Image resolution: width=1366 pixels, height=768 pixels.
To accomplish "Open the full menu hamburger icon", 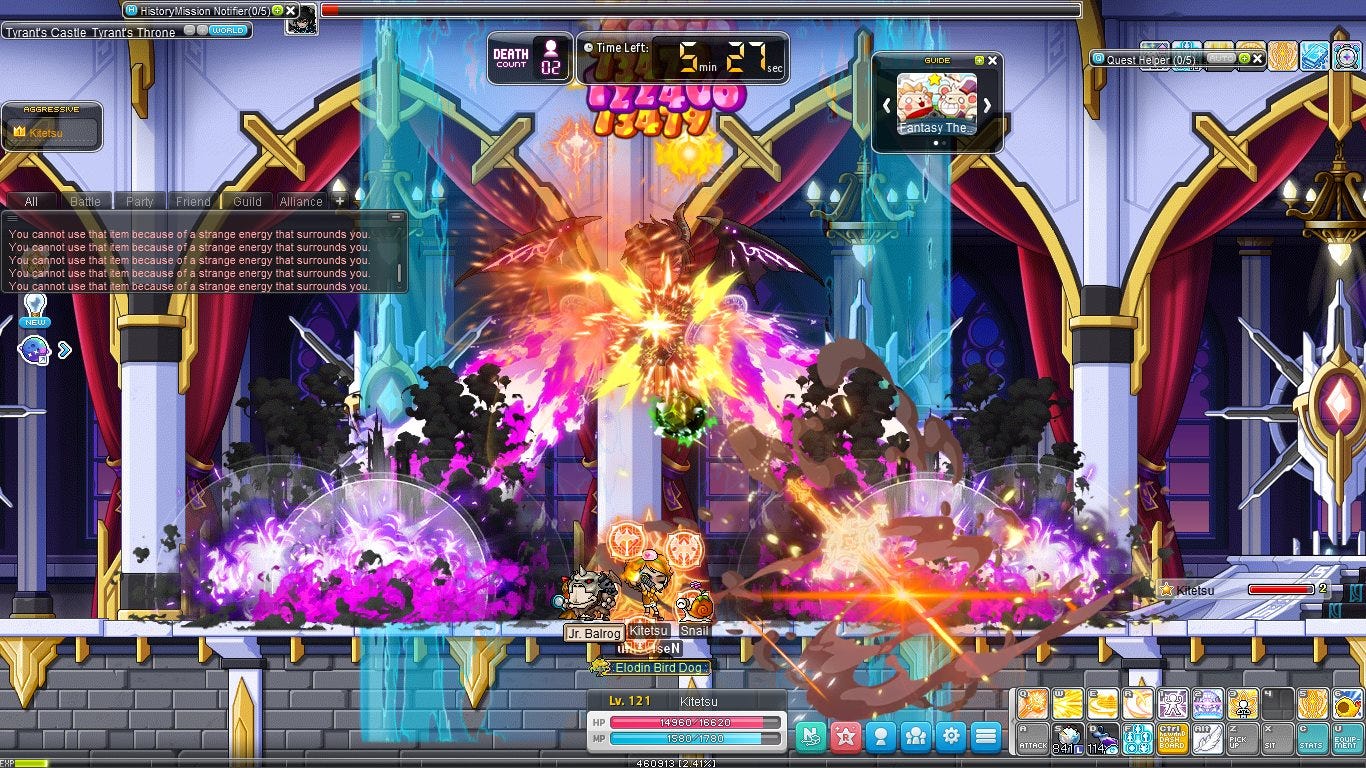I will tap(985, 736).
